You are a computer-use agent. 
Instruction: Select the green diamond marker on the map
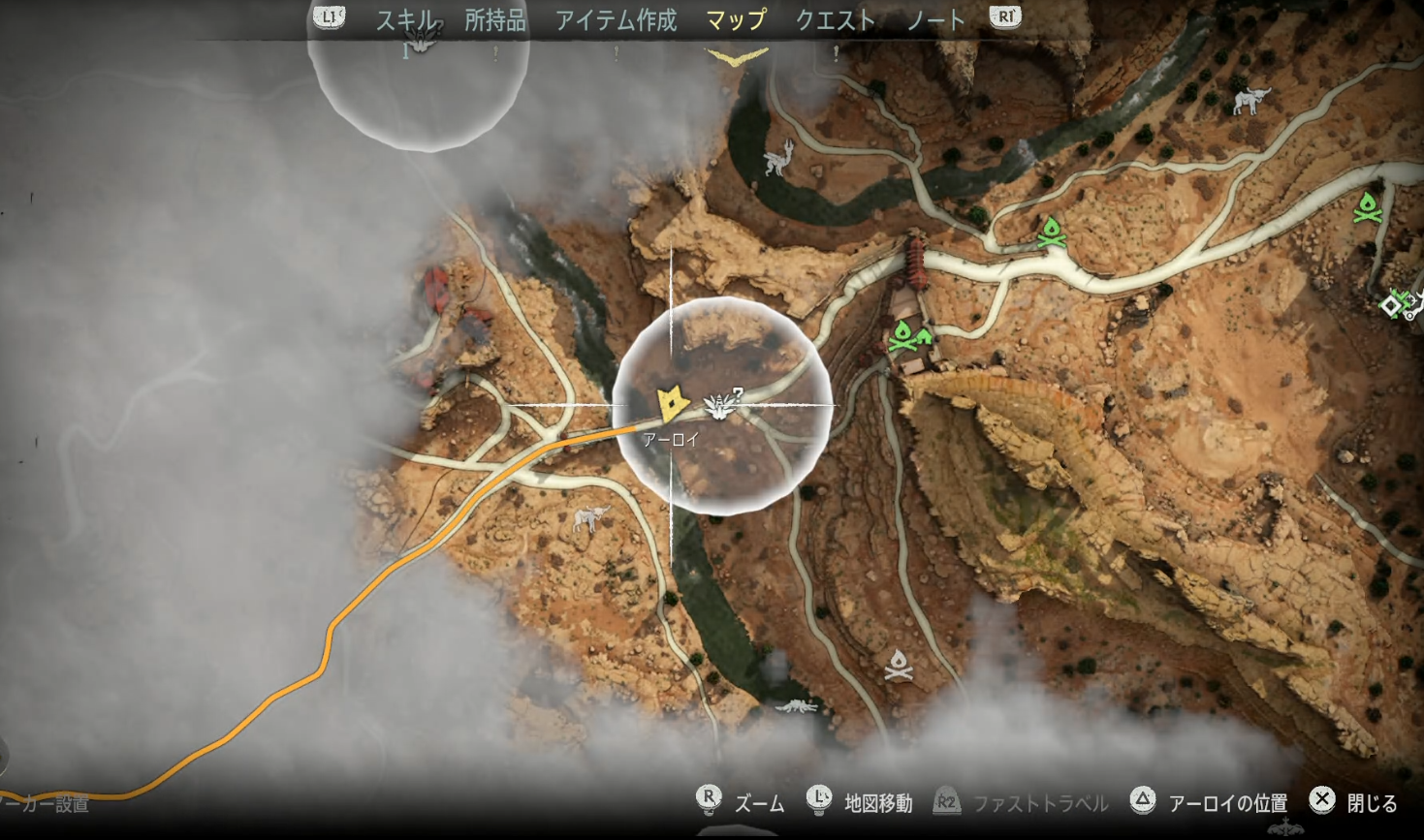1391,306
